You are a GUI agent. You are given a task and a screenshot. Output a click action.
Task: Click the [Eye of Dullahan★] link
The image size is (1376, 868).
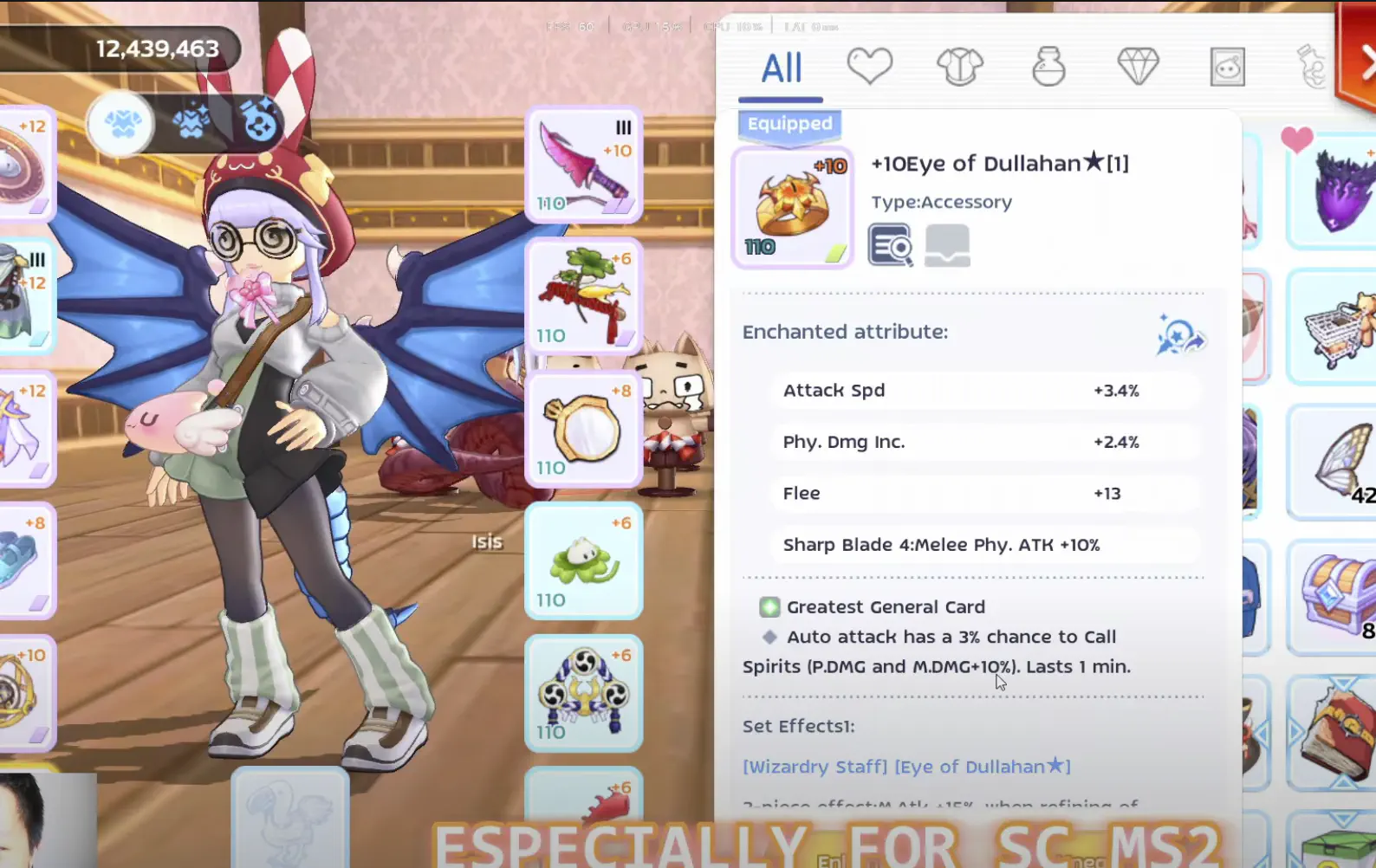[982, 767]
